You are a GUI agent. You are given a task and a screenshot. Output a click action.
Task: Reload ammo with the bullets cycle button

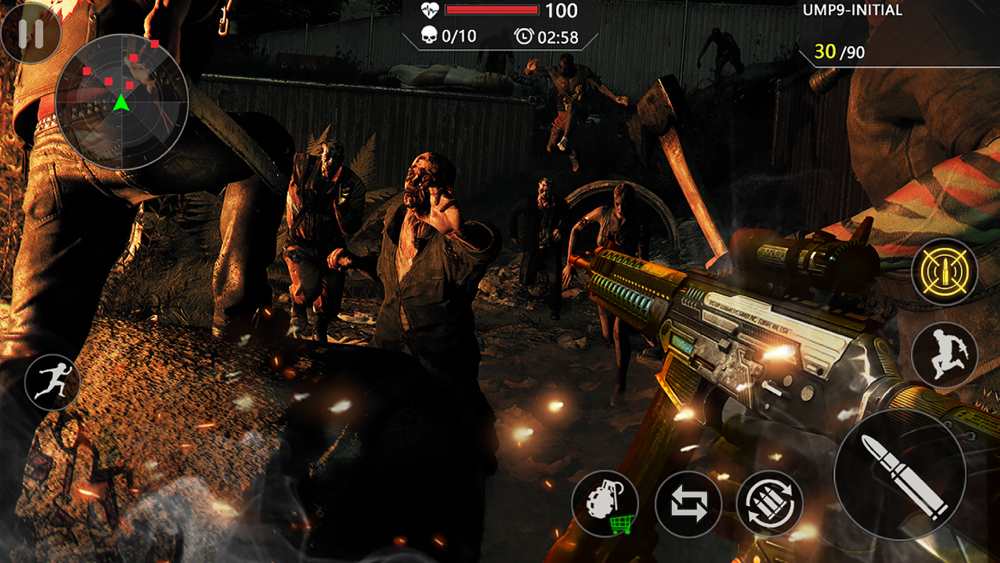click(x=770, y=503)
